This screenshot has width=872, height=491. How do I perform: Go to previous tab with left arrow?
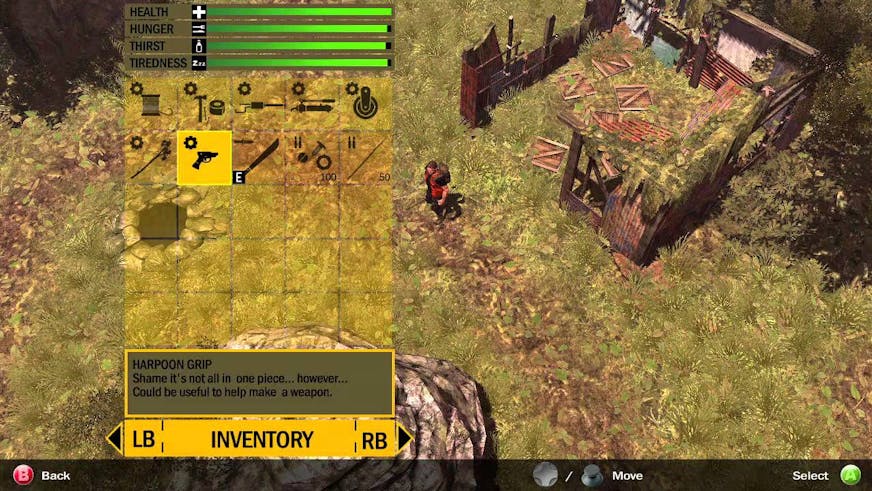pyautogui.click(x=114, y=438)
